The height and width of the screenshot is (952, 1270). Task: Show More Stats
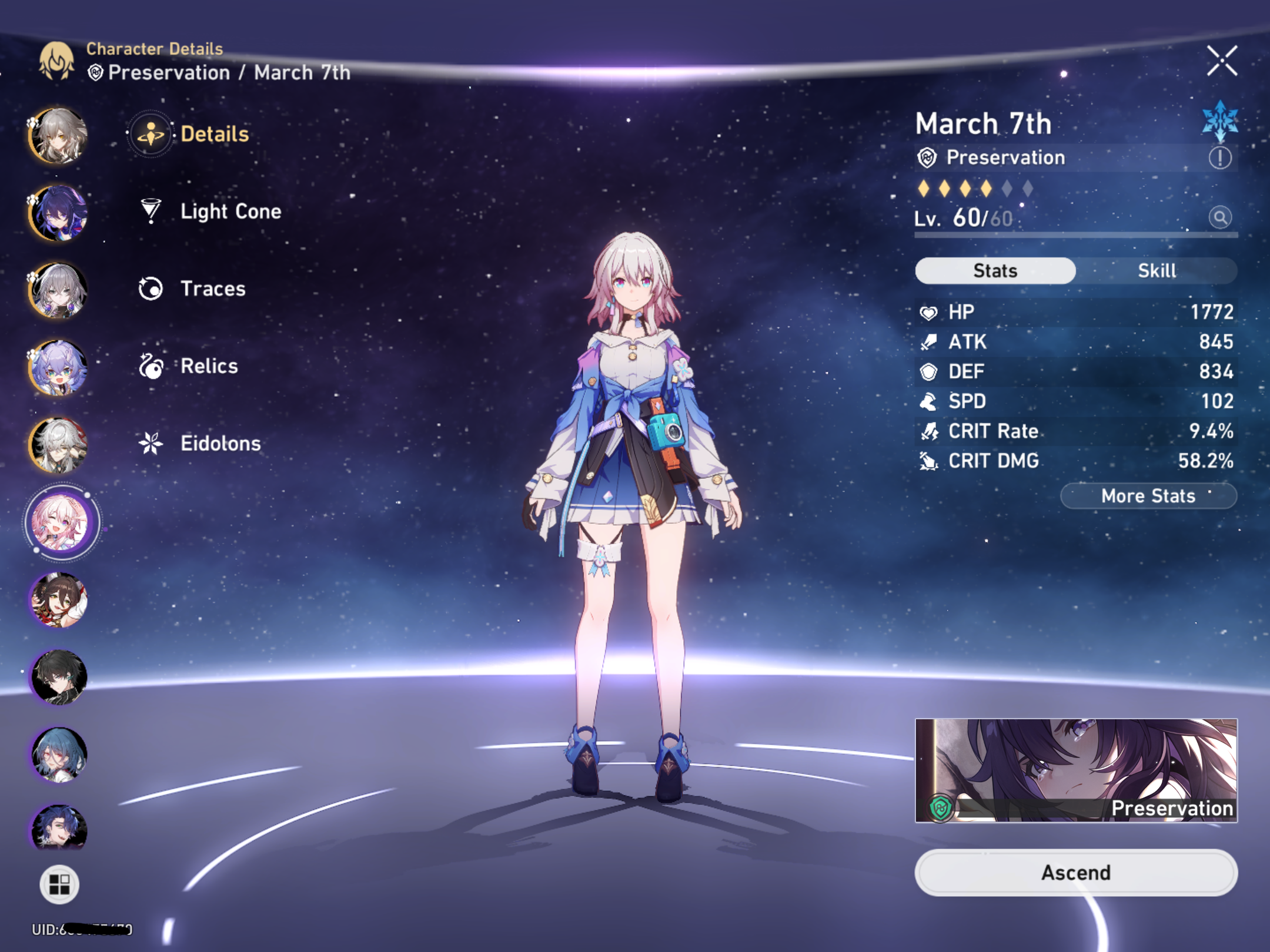pos(1148,496)
